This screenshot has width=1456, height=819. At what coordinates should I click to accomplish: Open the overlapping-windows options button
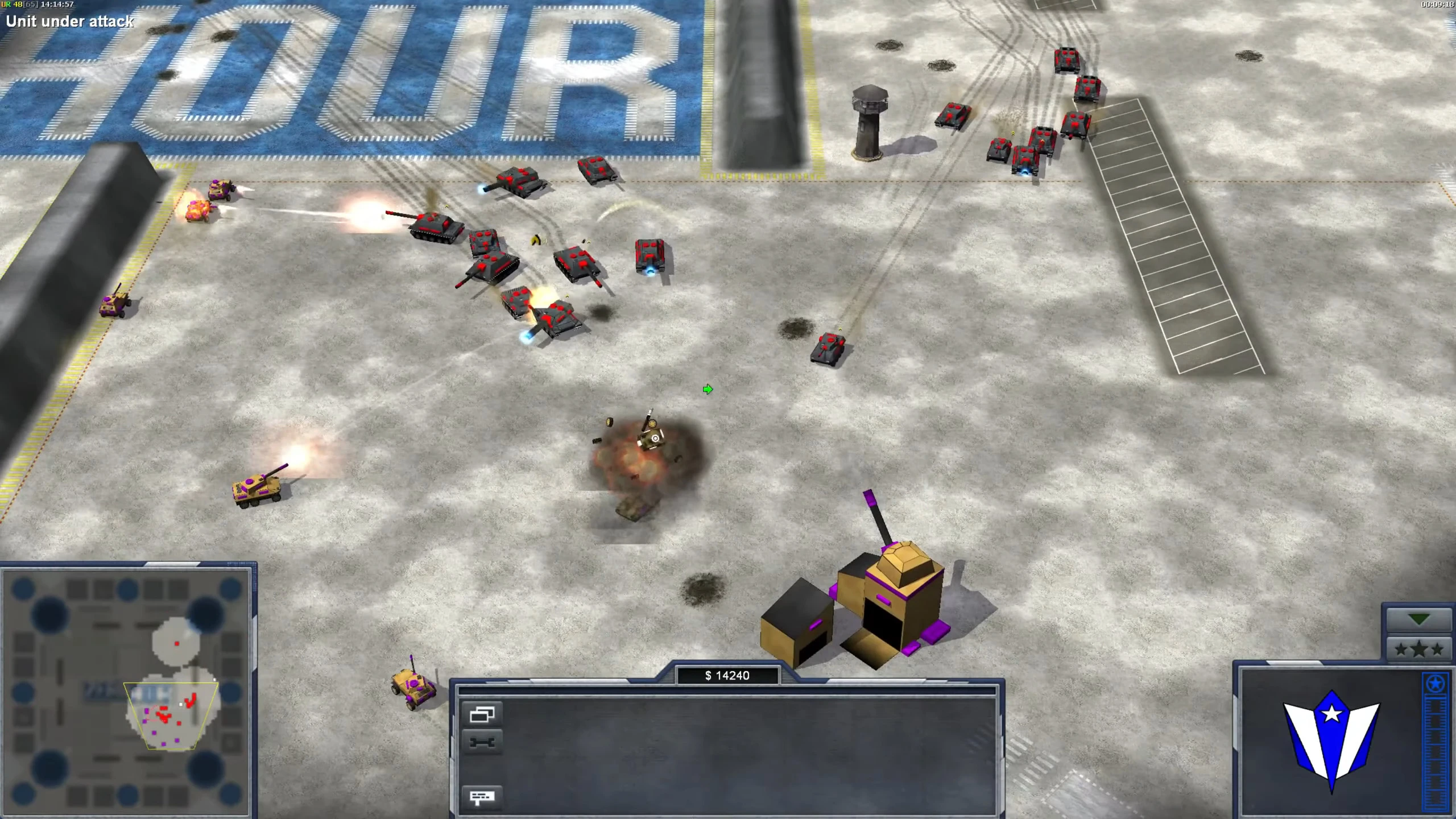(482, 714)
